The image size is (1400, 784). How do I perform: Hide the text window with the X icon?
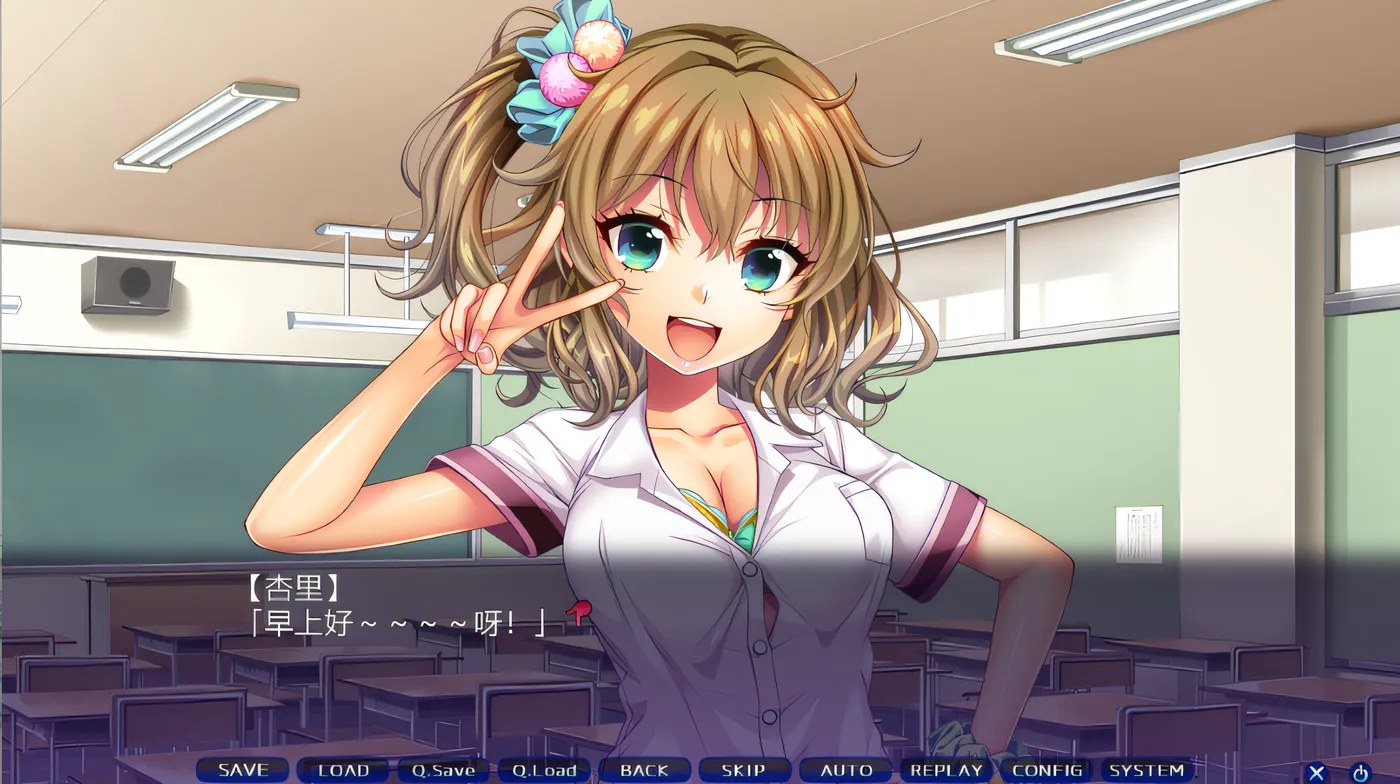(x=1317, y=772)
